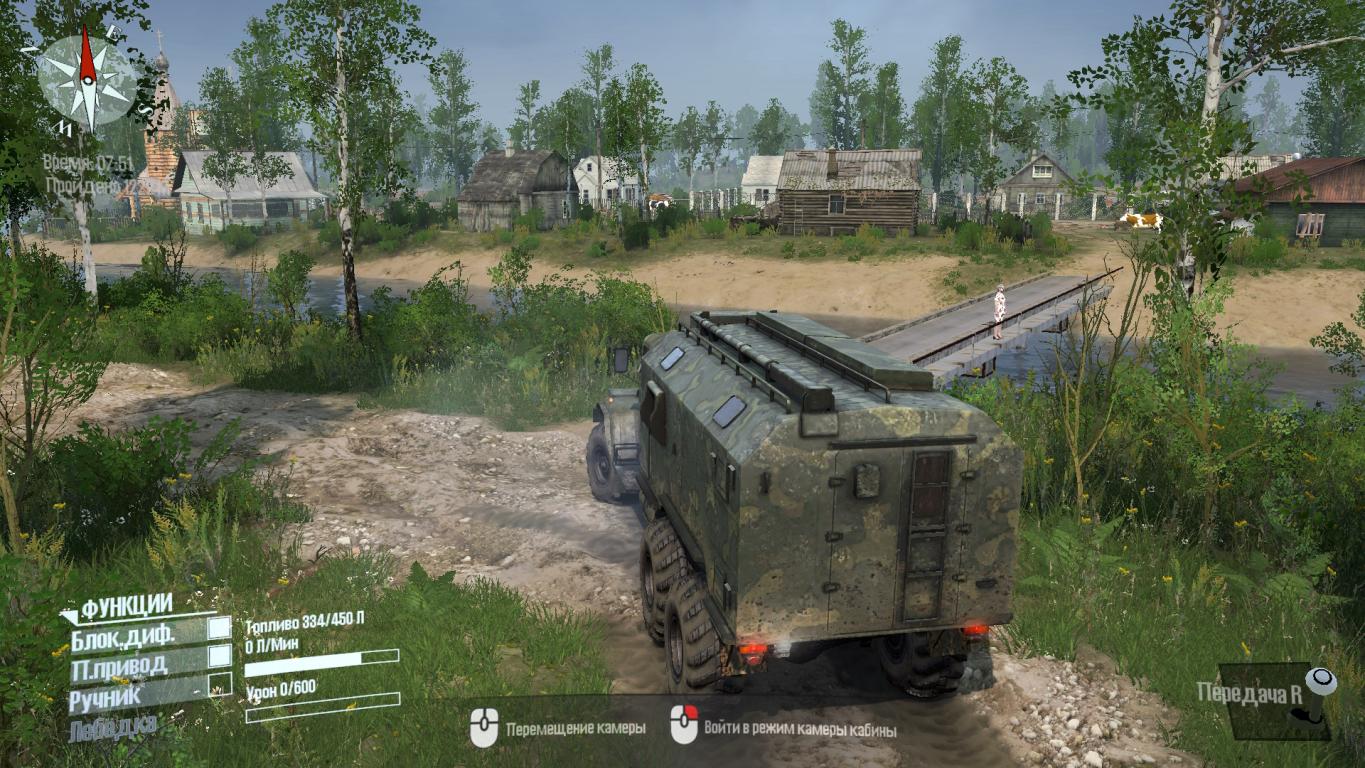
Task: Toggle the Блок.диф. differential lock
Action: (218, 629)
